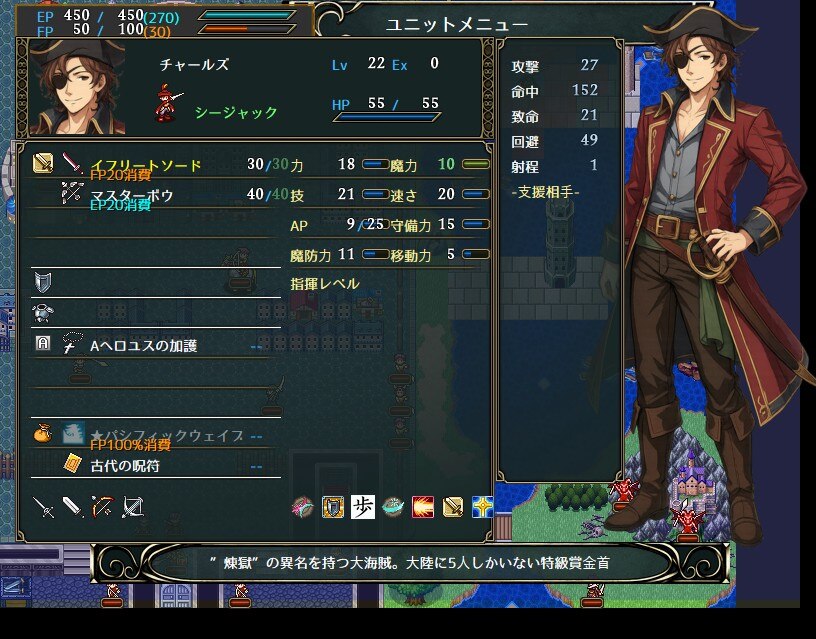Select the blue shield equipment slot
This screenshot has width=816, height=639.
click(43, 281)
